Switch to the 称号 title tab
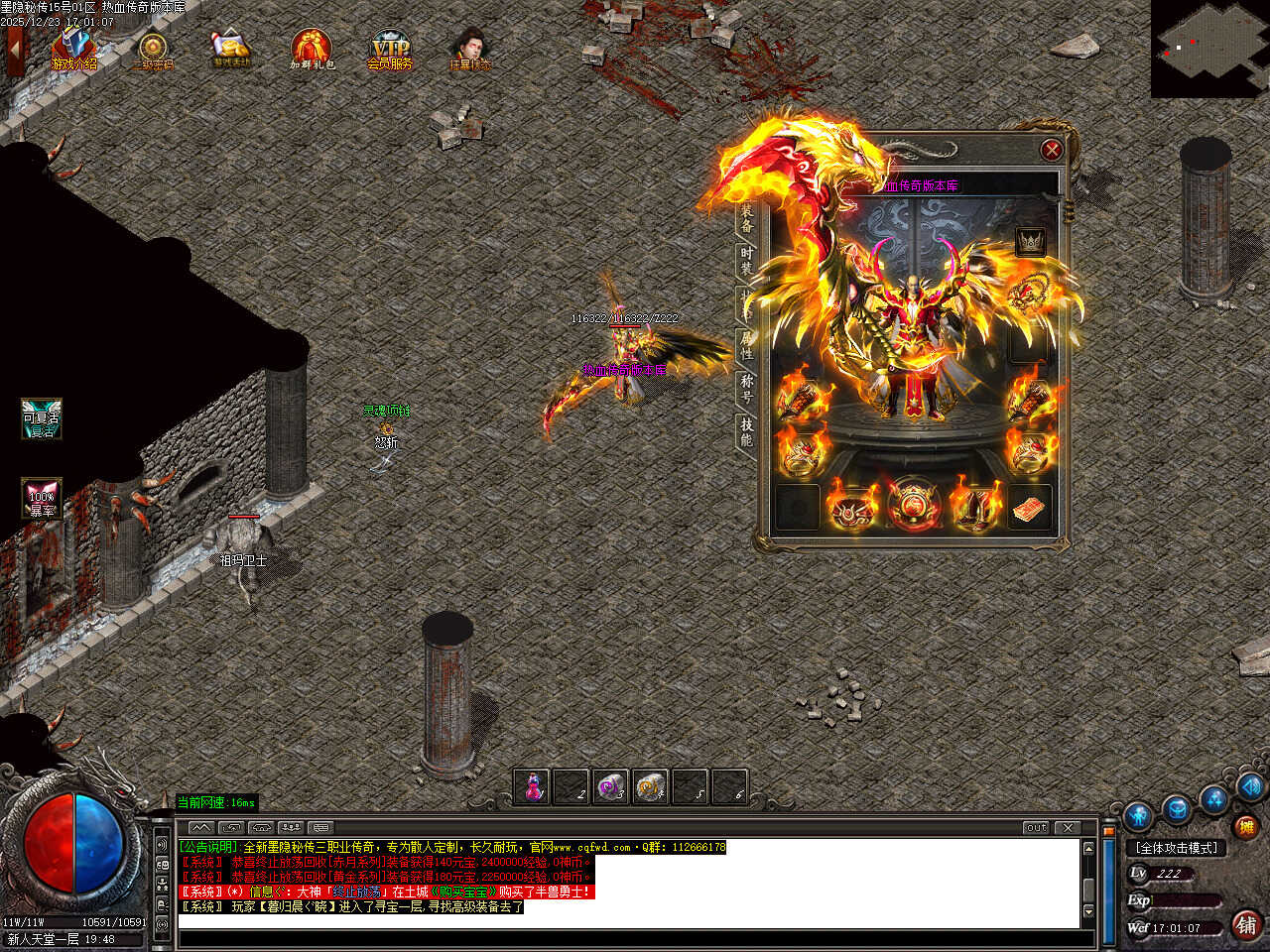The height and width of the screenshot is (952, 1270). [x=746, y=388]
